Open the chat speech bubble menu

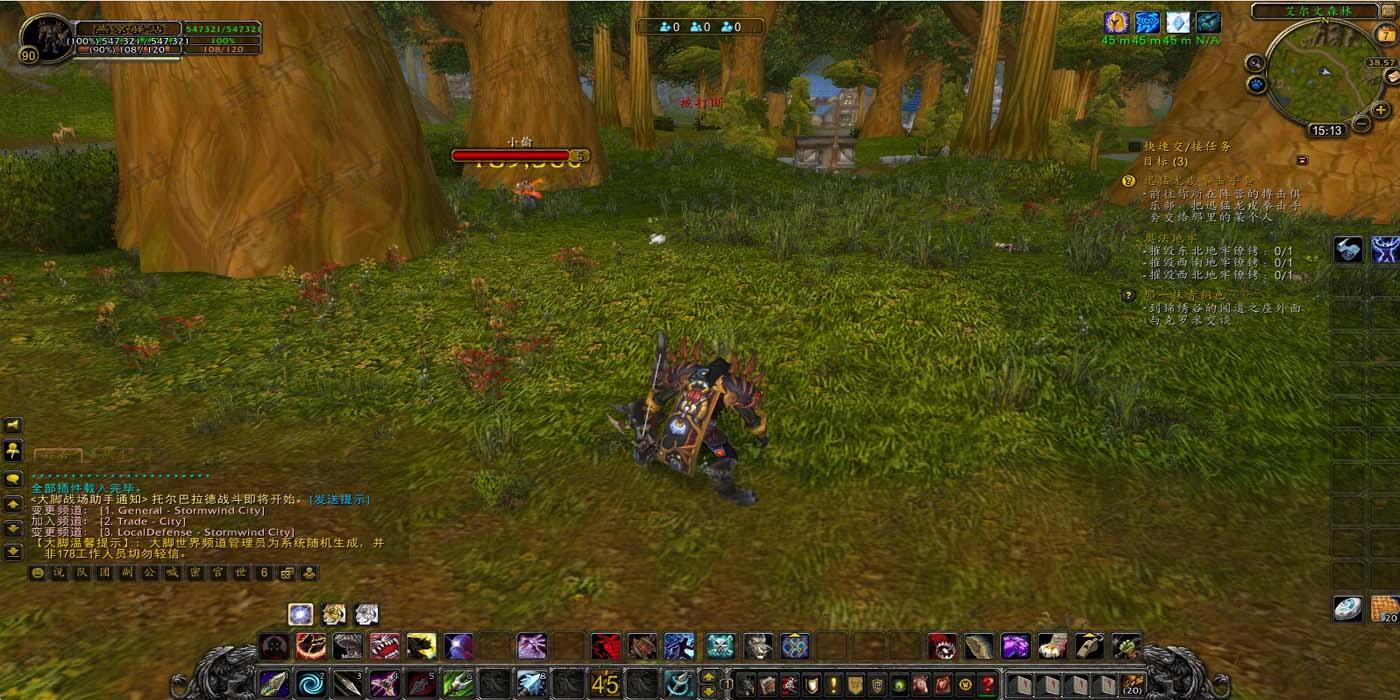point(13,479)
